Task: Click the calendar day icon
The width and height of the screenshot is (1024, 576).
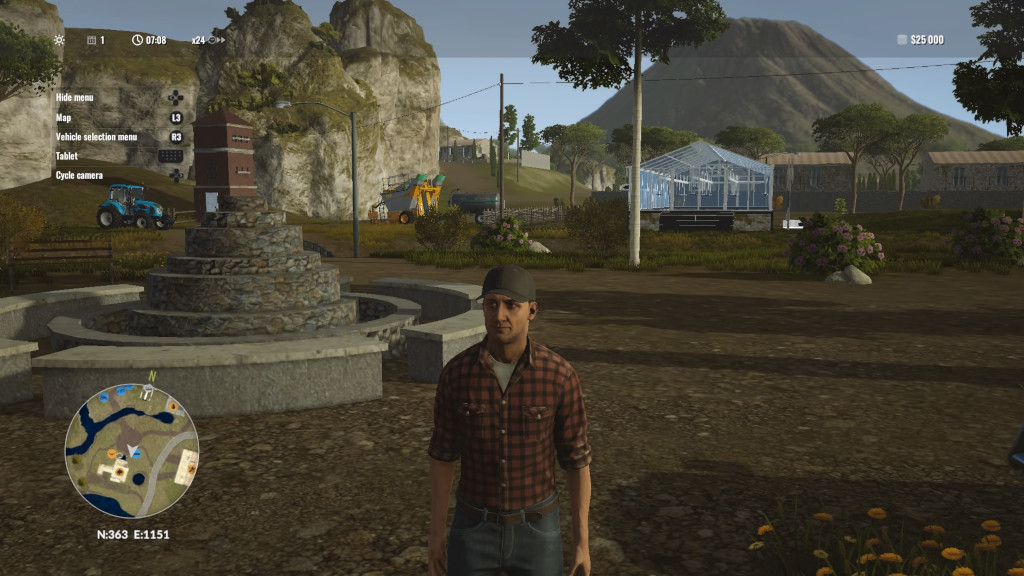Action: [91, 40]
